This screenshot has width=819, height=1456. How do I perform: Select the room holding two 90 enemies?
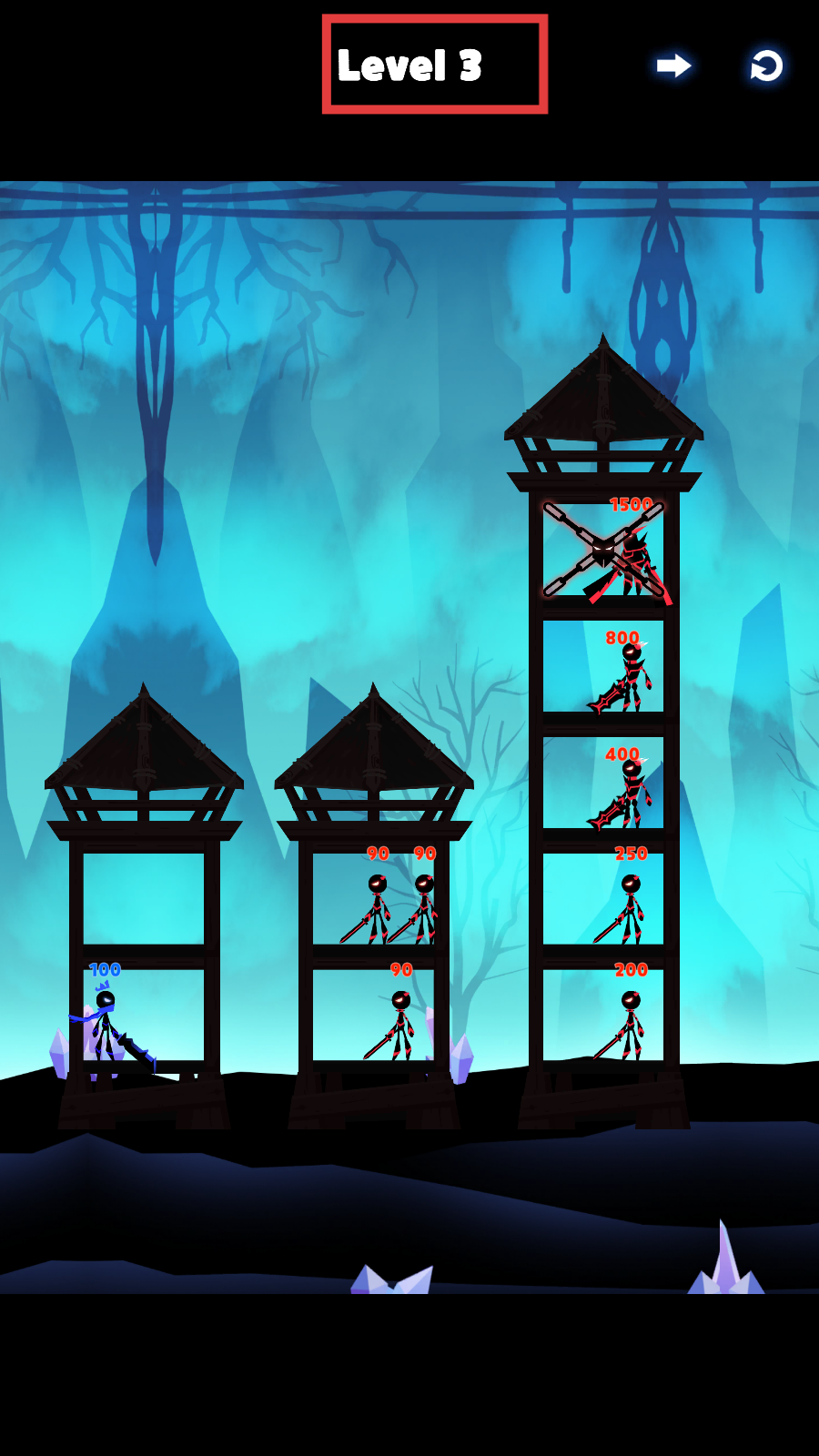(x=374, y=899)
